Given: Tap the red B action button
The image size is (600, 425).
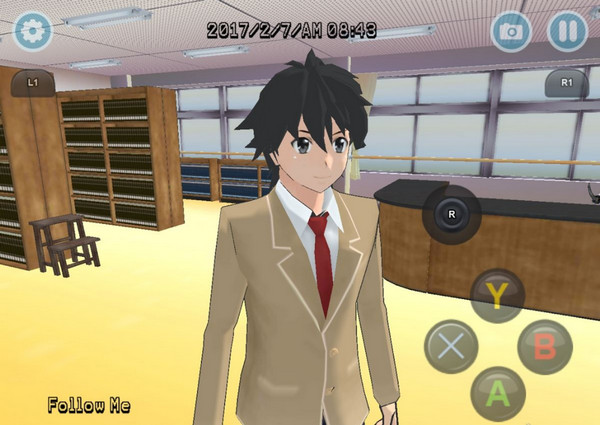Looking at the screenshot, I should (545, 347).
